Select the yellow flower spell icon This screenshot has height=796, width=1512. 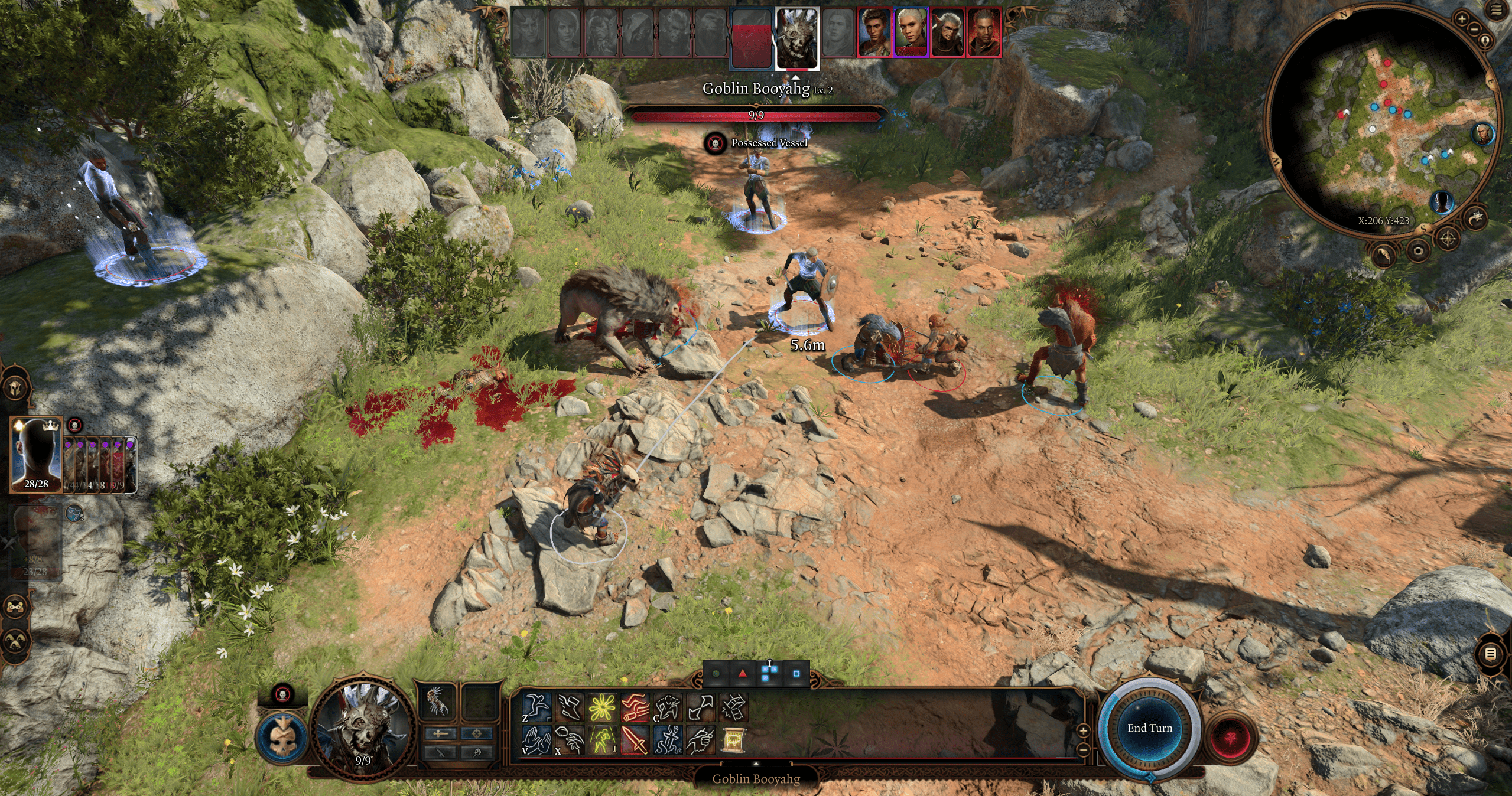coord(603,707)
